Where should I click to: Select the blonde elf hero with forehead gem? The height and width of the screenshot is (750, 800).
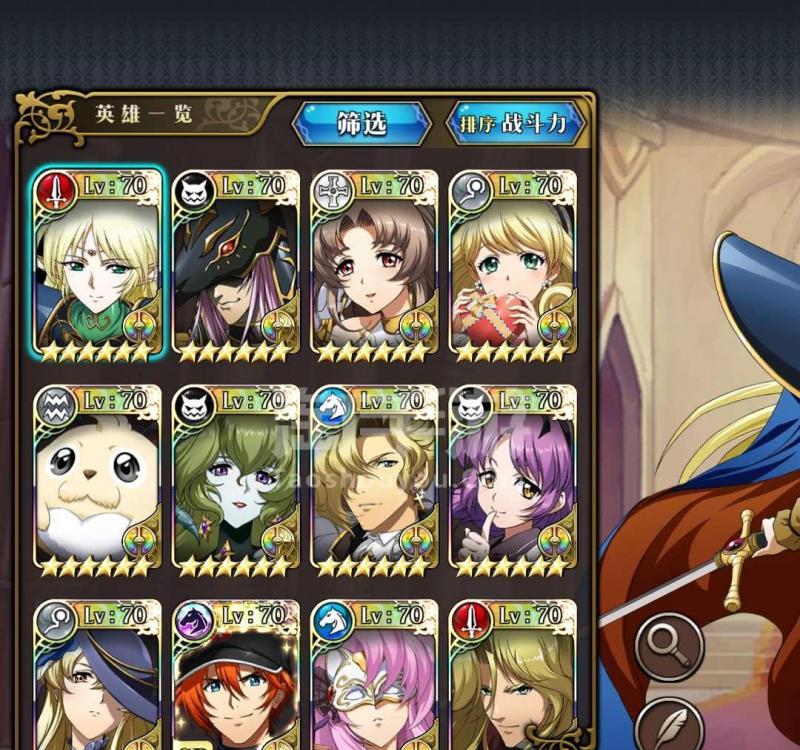97,266
